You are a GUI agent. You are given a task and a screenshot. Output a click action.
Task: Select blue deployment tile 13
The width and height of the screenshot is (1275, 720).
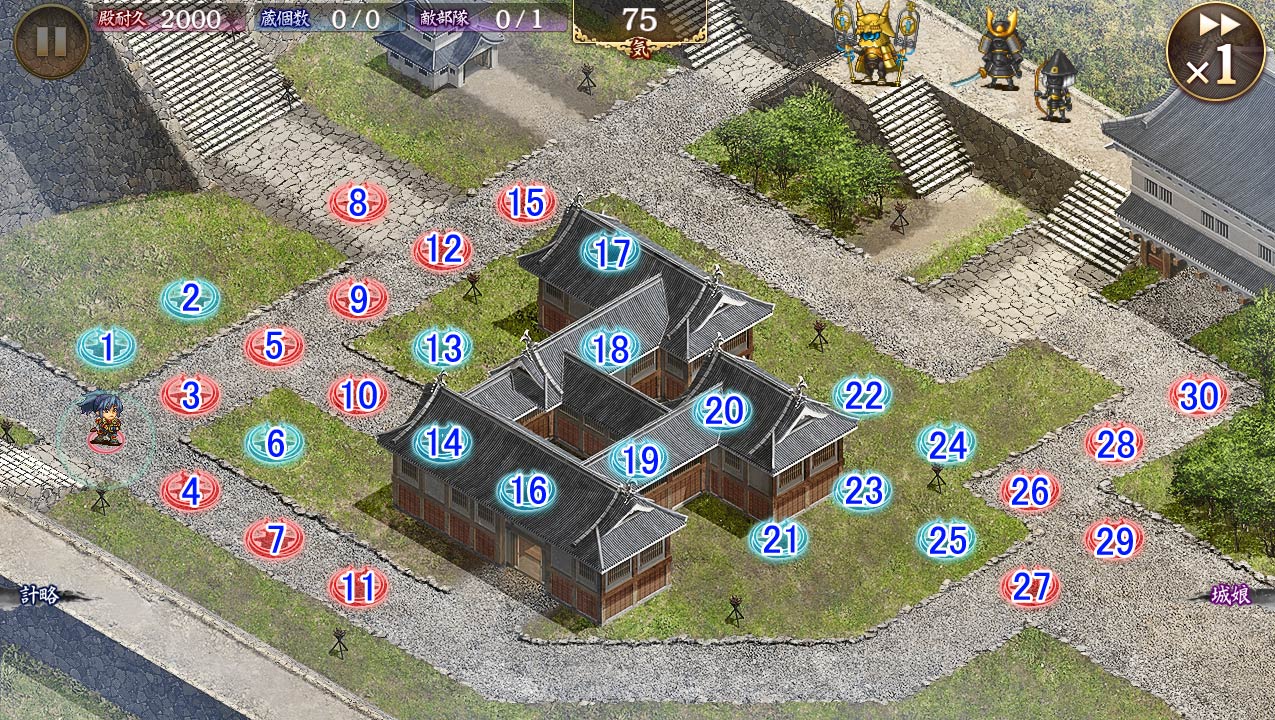(442, 348)
